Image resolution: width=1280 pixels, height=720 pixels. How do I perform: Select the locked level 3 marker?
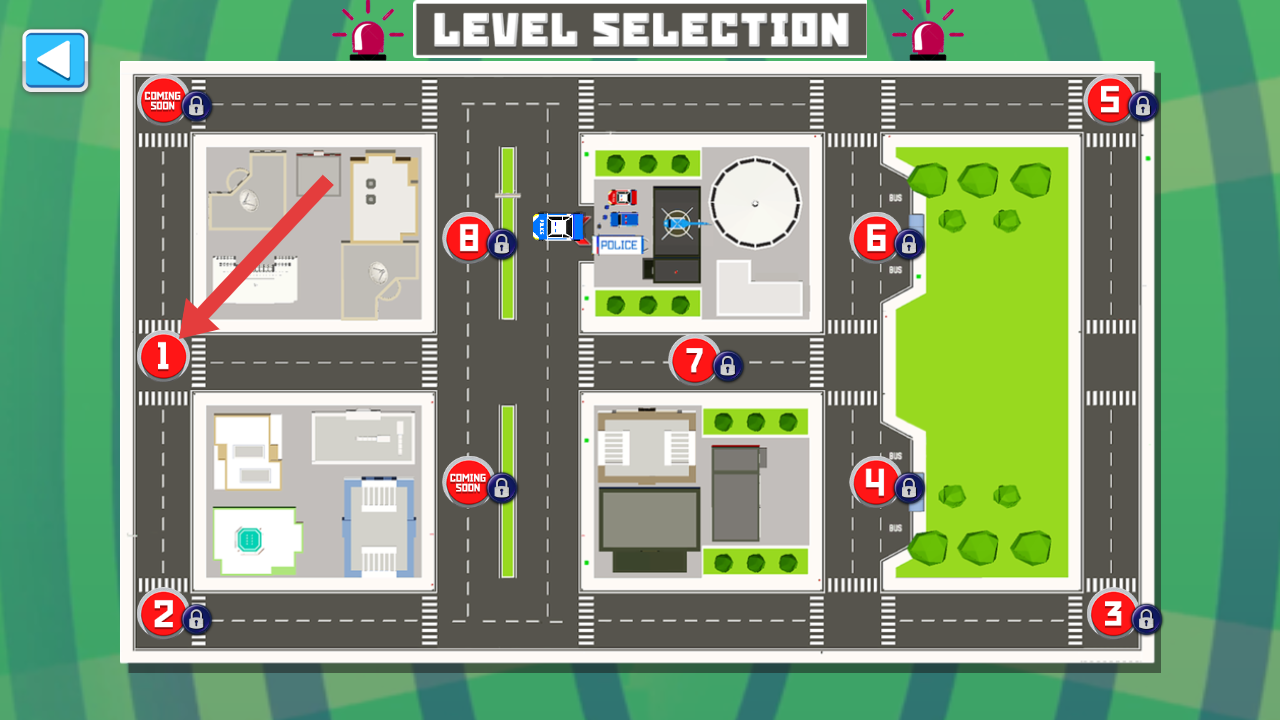[x=1112, y=613]
